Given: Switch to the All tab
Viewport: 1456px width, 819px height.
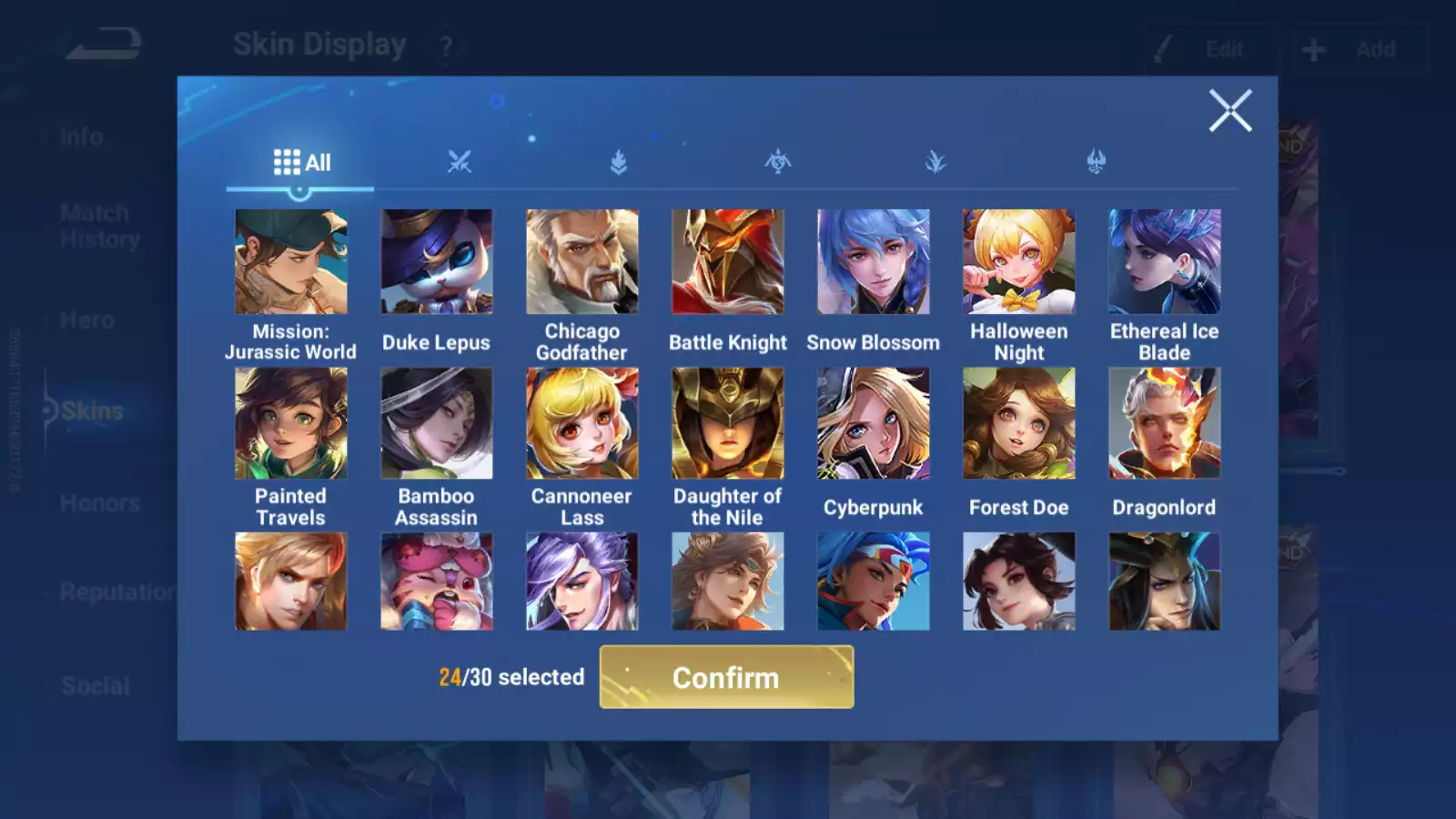Looking at the screenshot, I should (300, 161).
